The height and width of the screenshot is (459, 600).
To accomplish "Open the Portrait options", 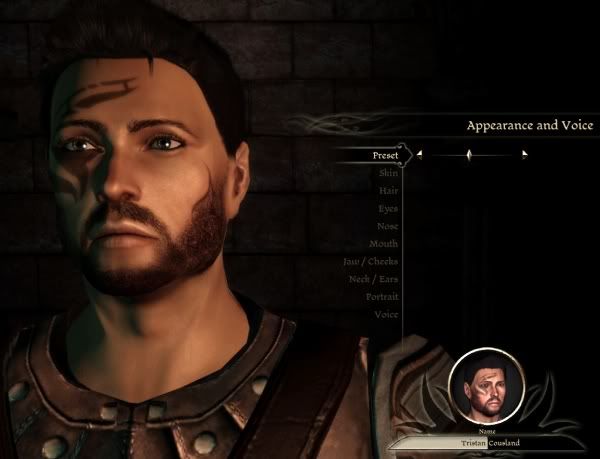I will tap(382, 297).
